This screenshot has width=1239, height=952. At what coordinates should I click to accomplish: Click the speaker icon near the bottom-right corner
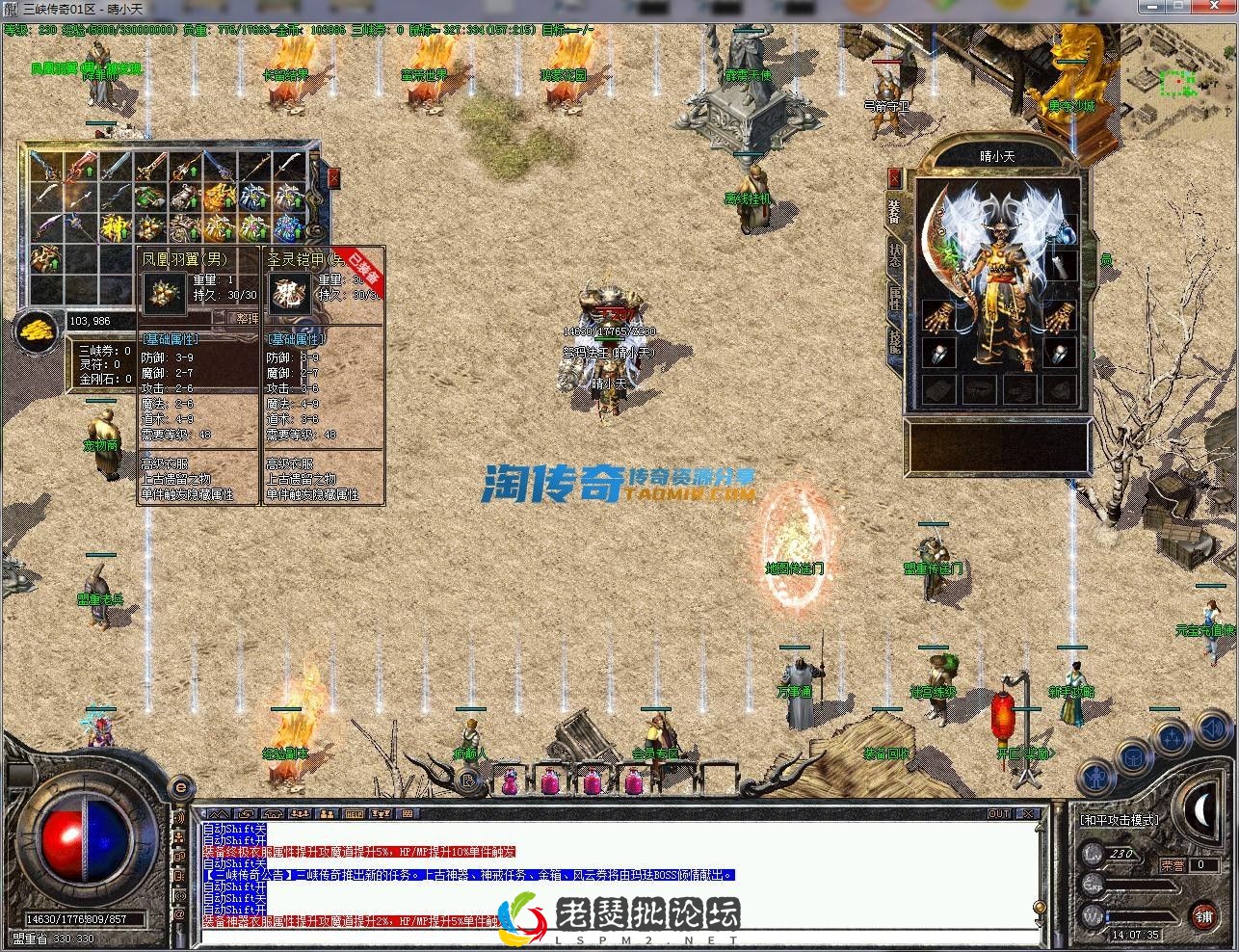(x=1213, y=730)
